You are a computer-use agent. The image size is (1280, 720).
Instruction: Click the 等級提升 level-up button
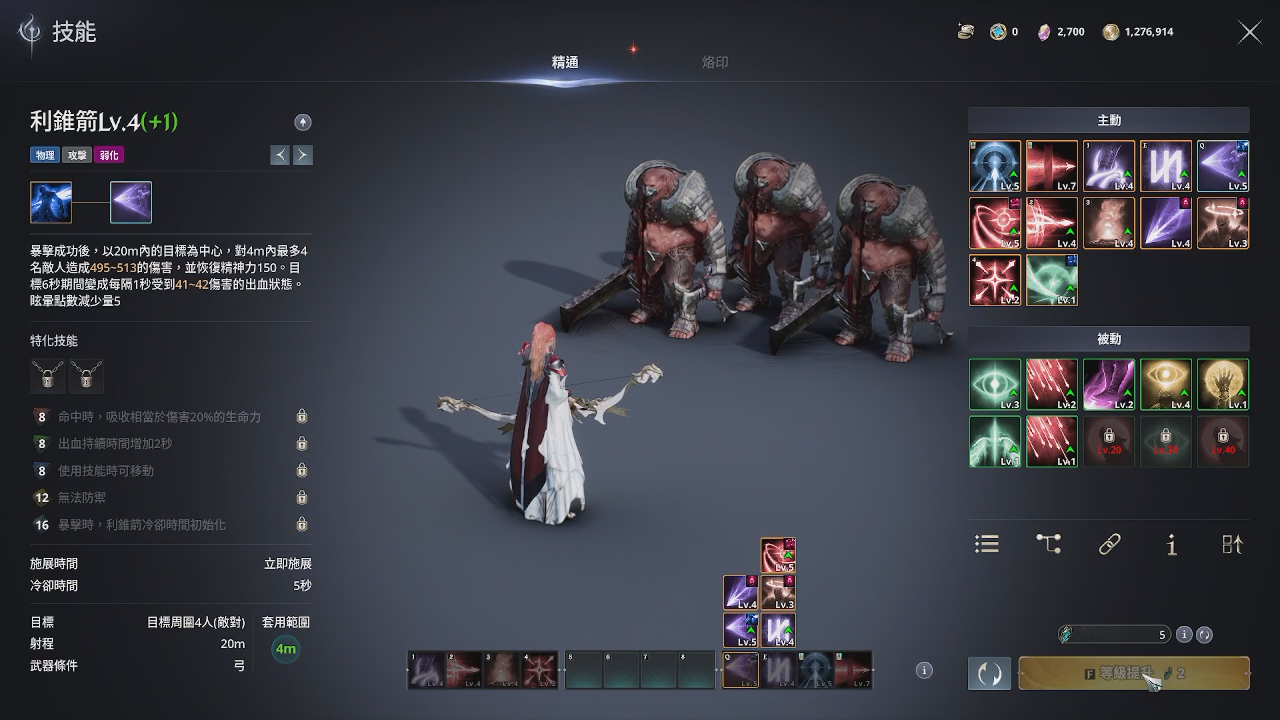(x=1133, y=673)
